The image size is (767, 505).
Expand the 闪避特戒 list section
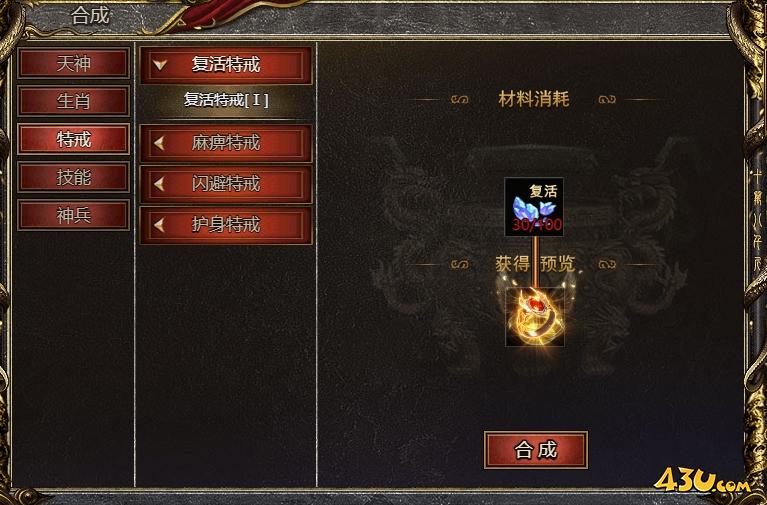click(225, 184)
